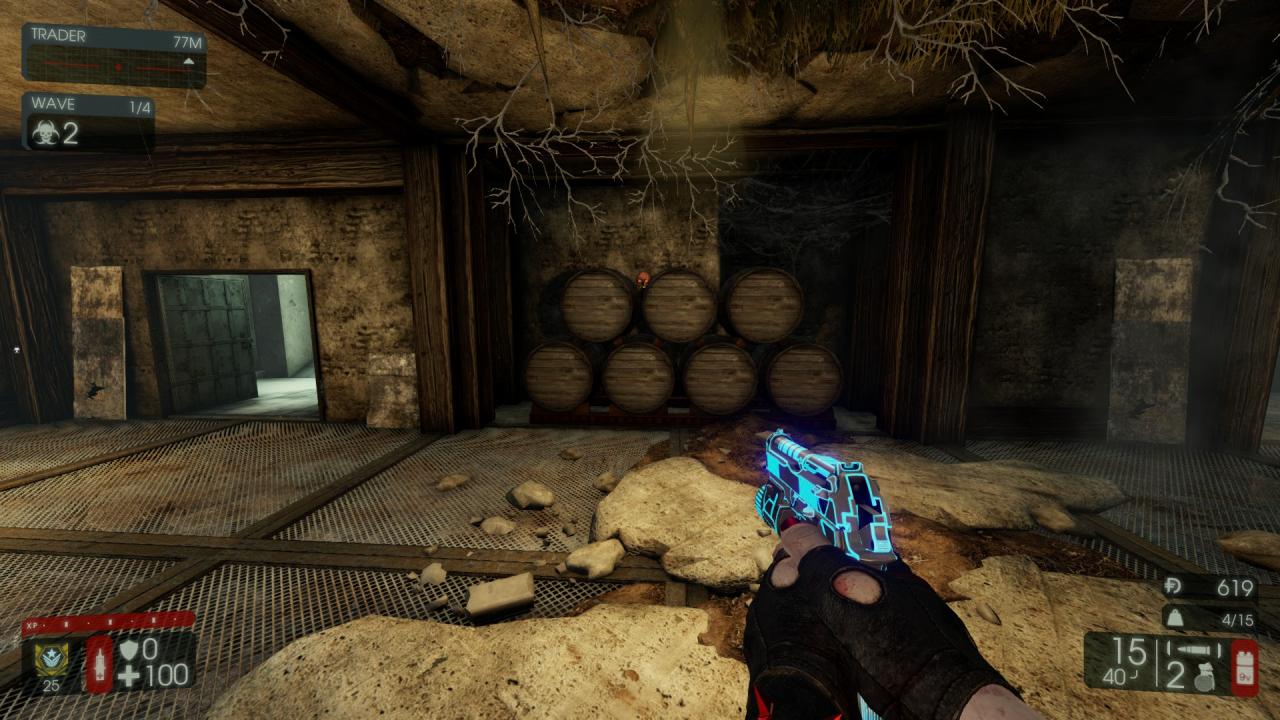Click the carry weight icon

[x=1174, y=619]
